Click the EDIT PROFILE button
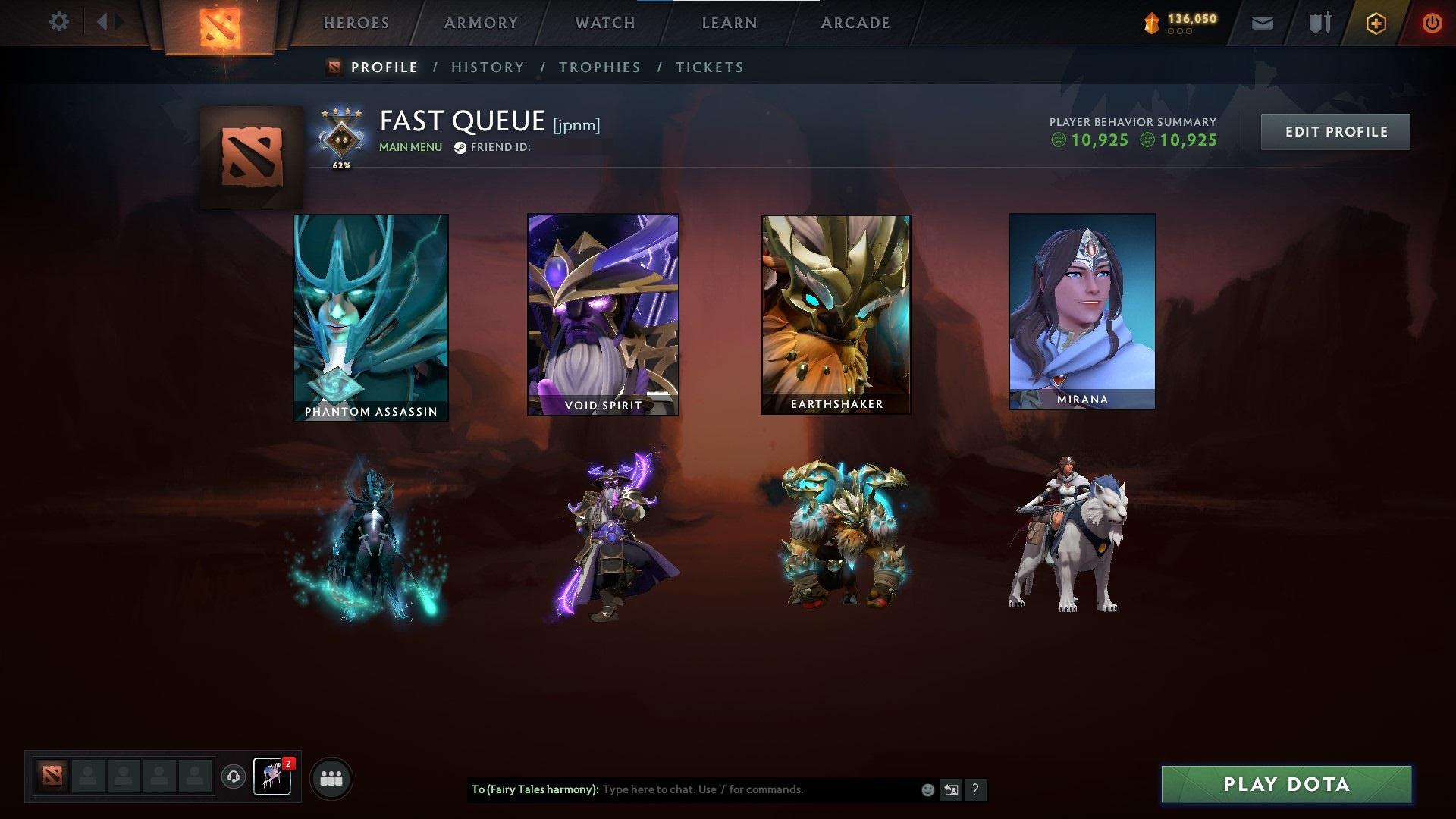 click(x=1335, y=131)
